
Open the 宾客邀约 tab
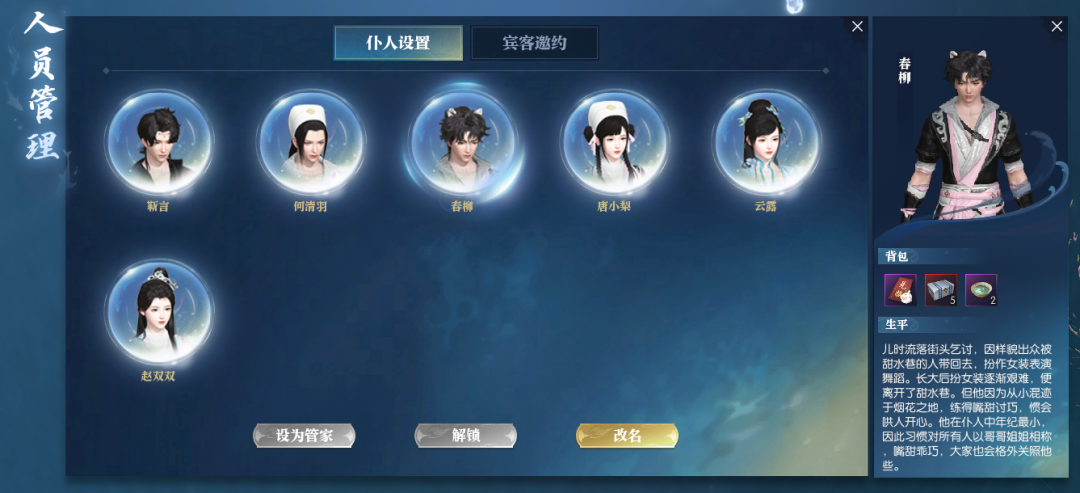click(535, 43)
